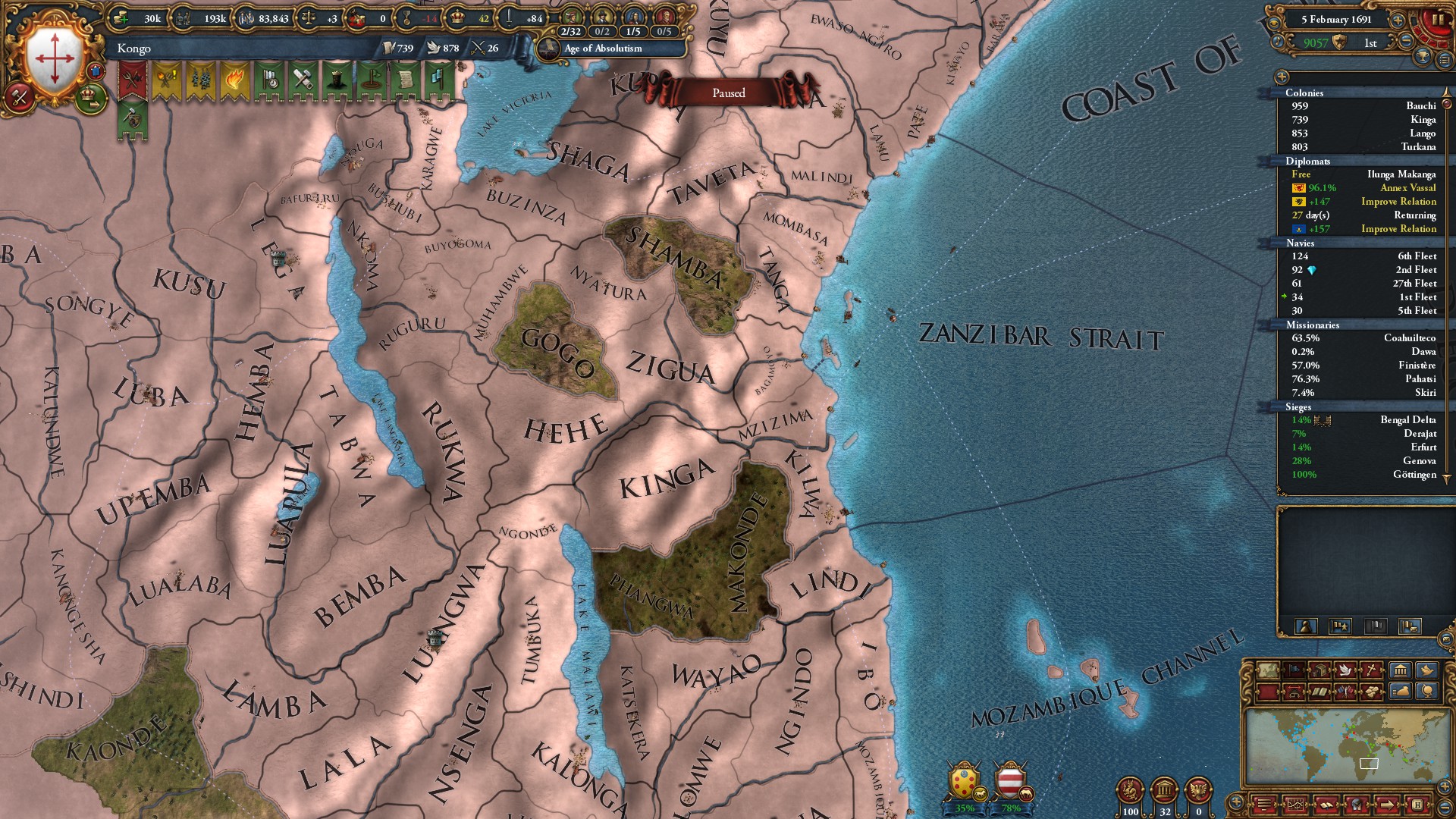This screenshot has width=1456, height=819.
Task: Open the great powers trophy icon
Action: [1423, 58]
